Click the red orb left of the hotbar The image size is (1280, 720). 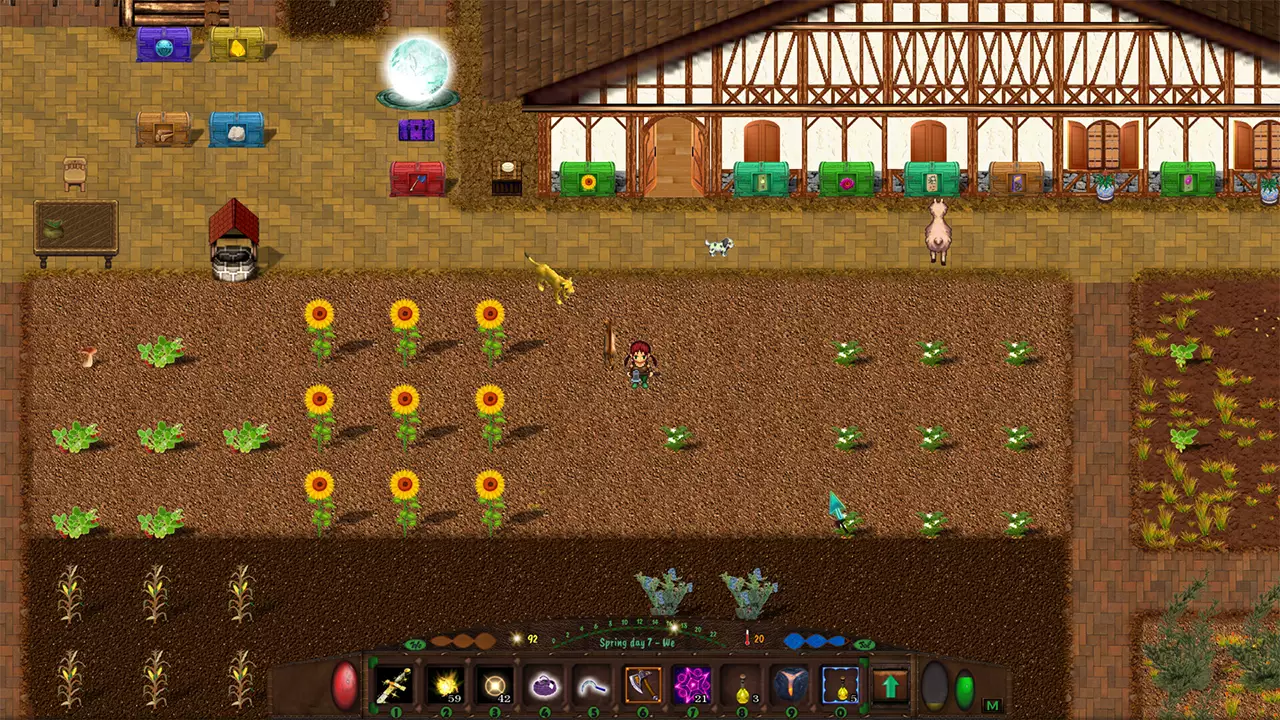click(x=345, y=684)
